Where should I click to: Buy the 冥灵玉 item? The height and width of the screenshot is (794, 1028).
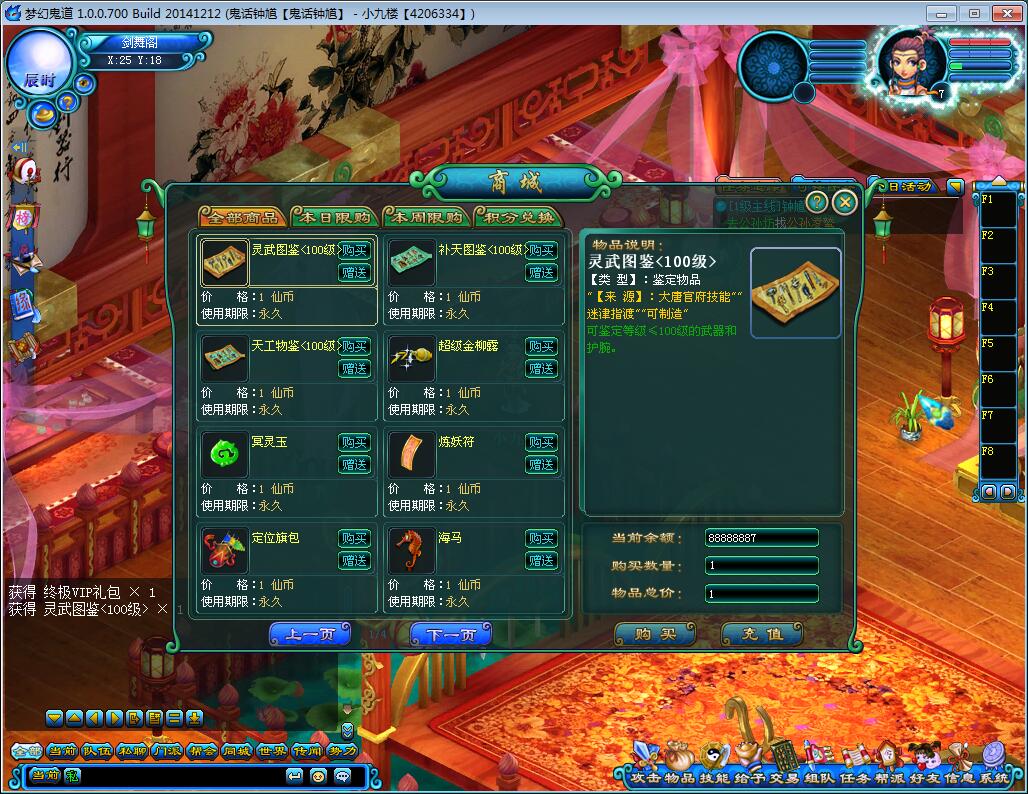354,442
